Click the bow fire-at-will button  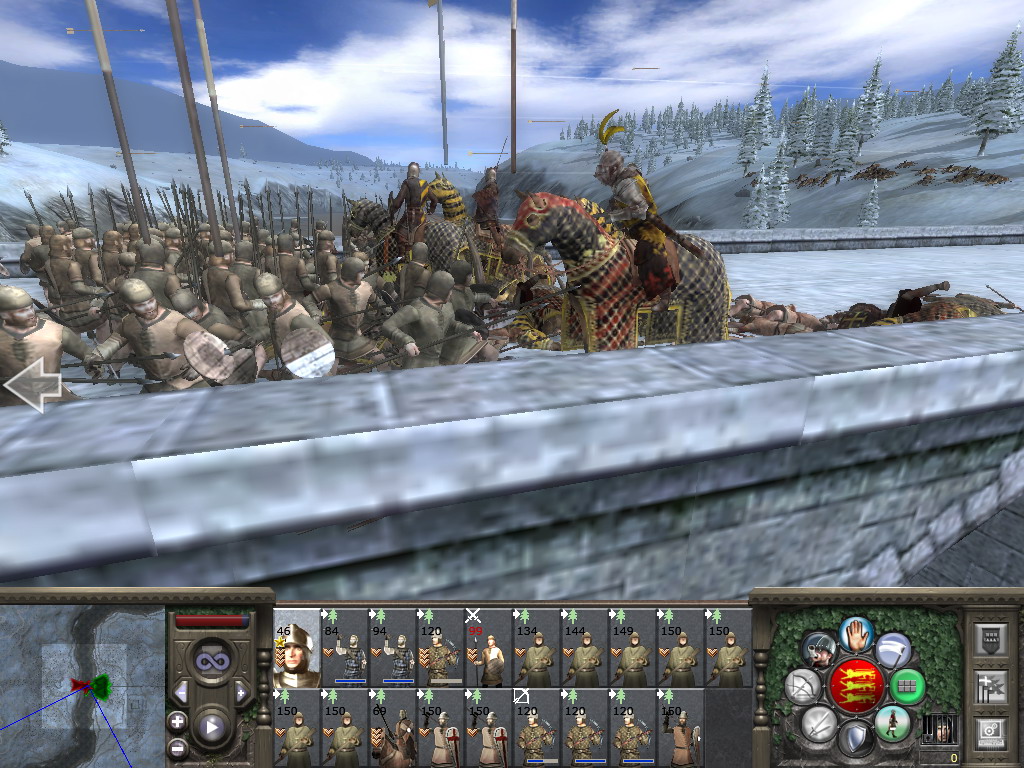point(802,687)
